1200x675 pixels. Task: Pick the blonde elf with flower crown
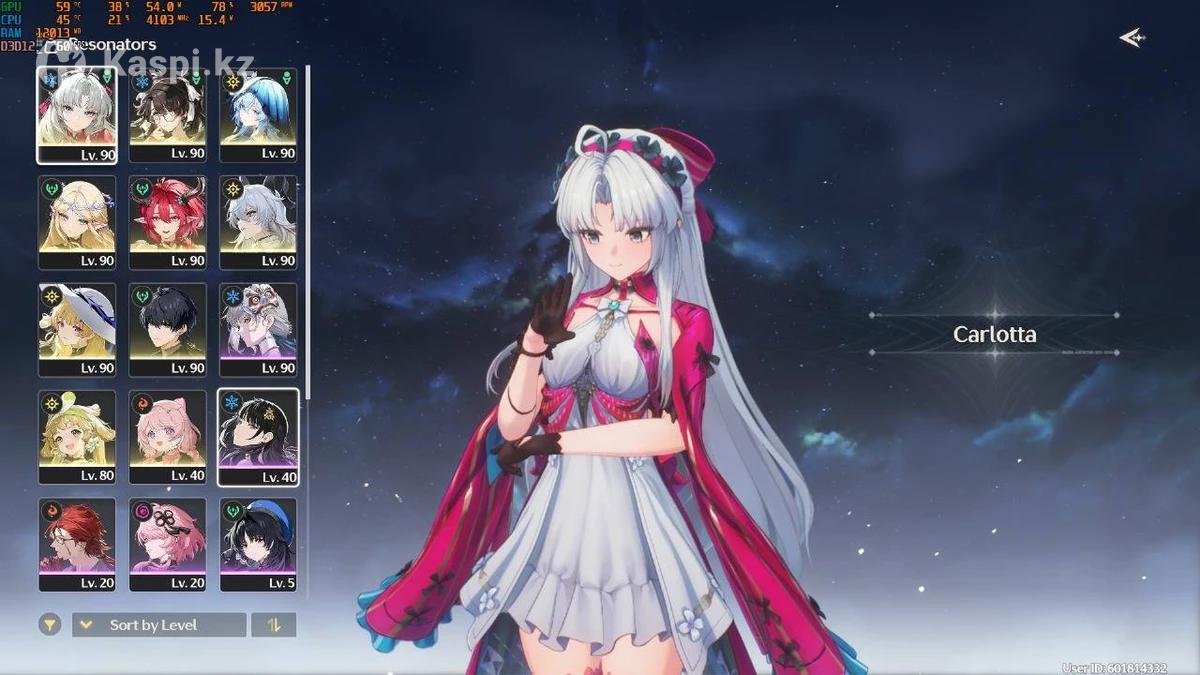[x=77, y=222]
